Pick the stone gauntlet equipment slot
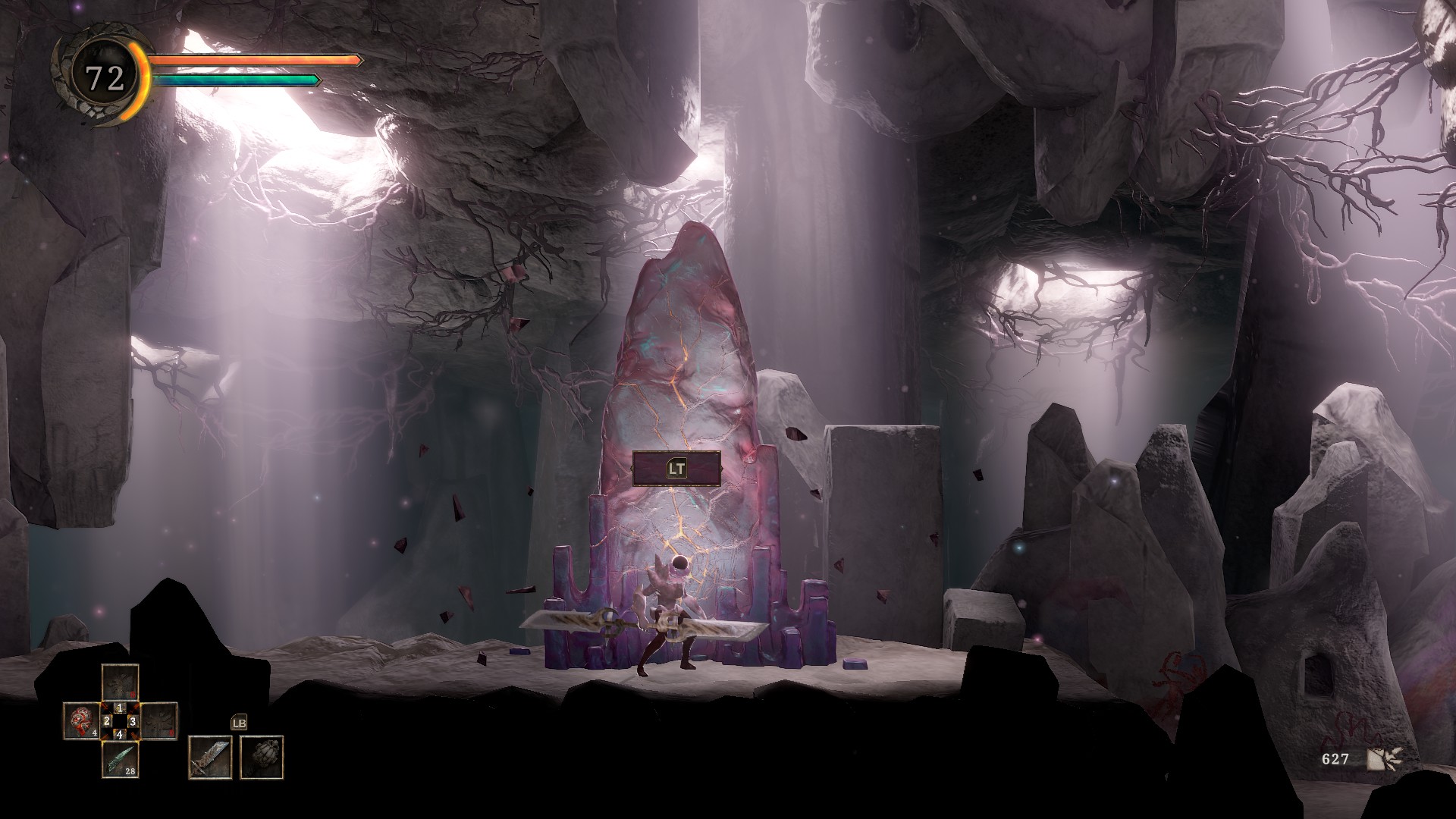The image size is (1456, 819). pyautogui.click(x=262, y=757)
